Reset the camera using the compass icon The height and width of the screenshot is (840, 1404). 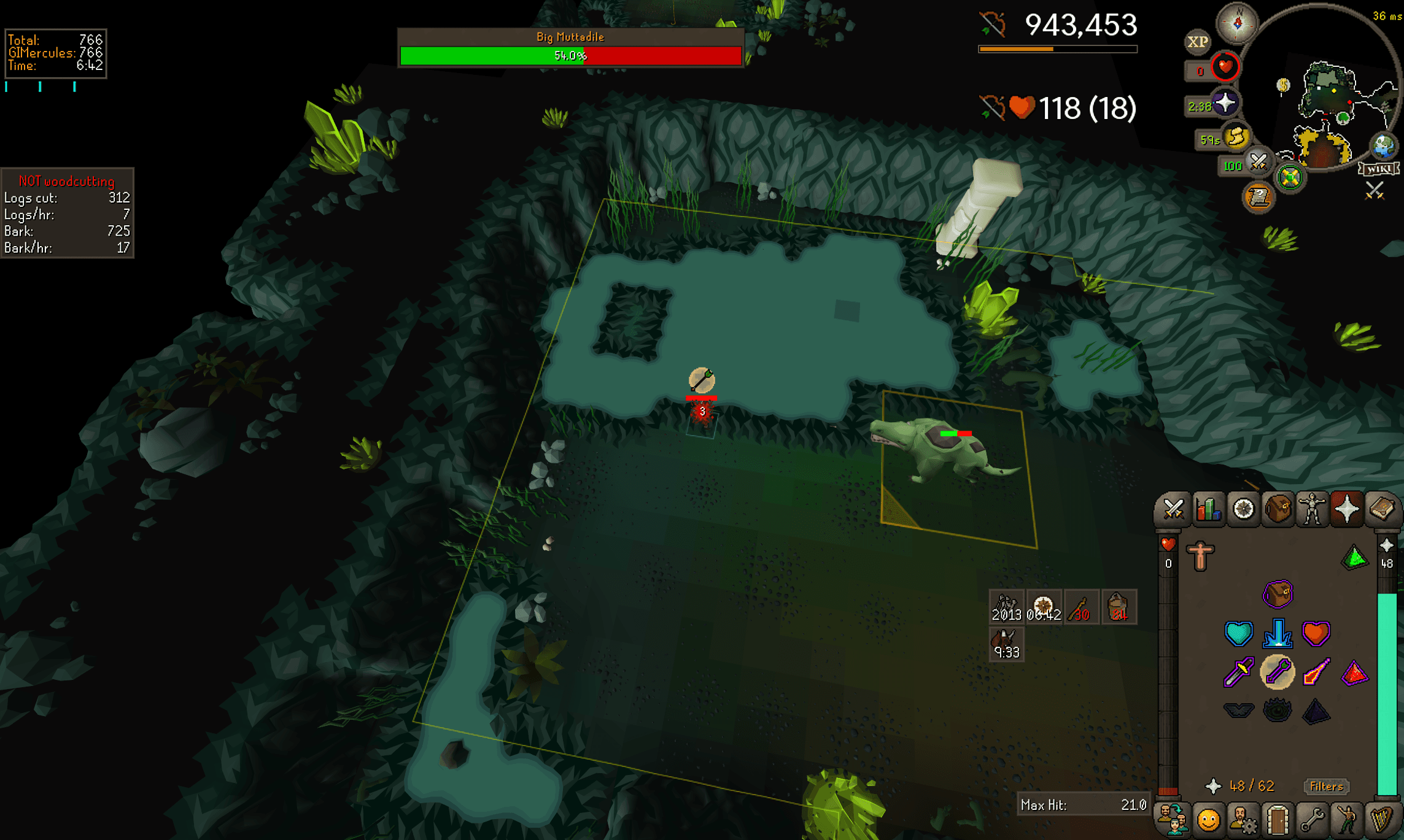tap(1238, 23)
